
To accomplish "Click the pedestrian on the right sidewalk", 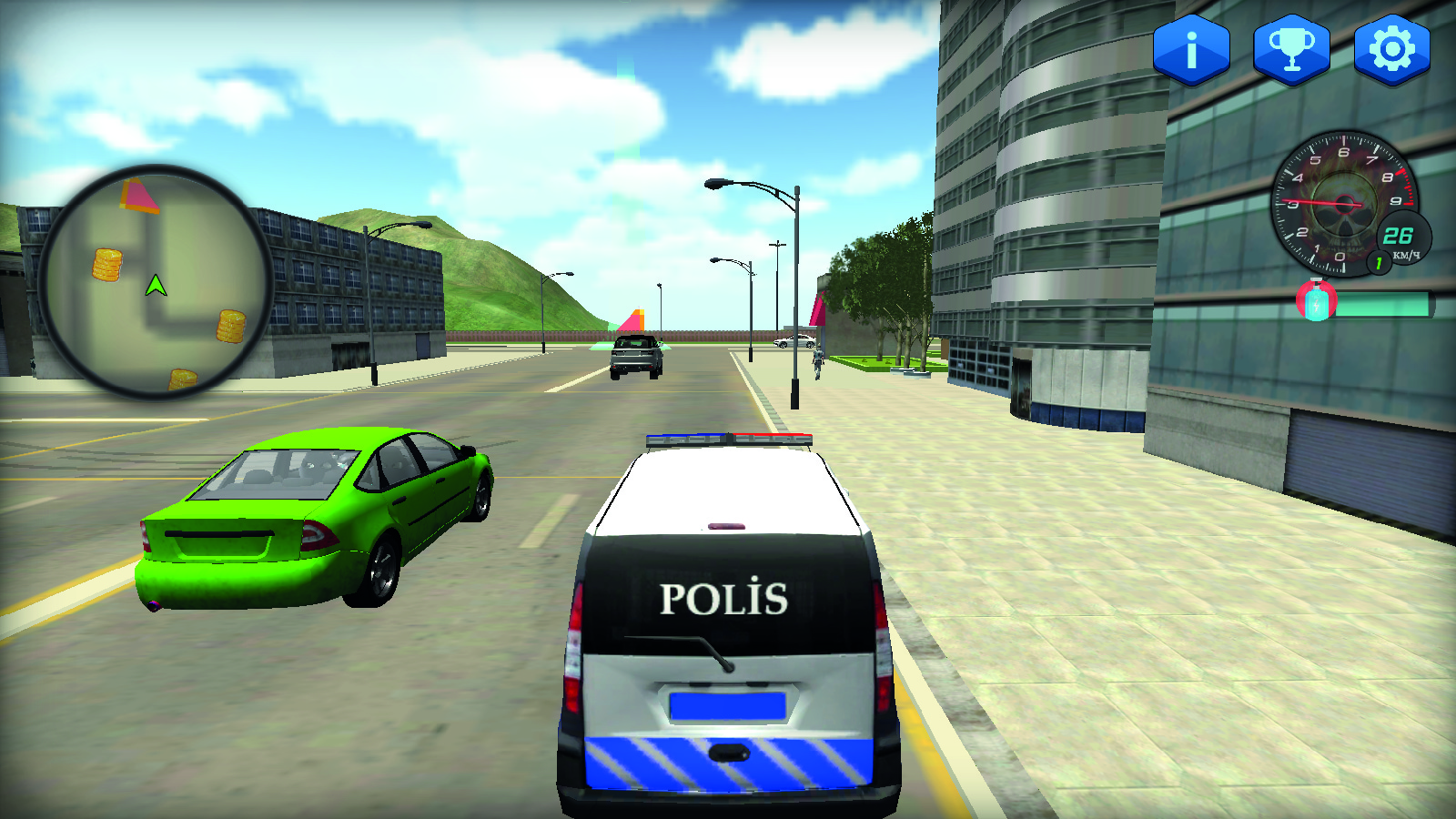I will [818, 362].
